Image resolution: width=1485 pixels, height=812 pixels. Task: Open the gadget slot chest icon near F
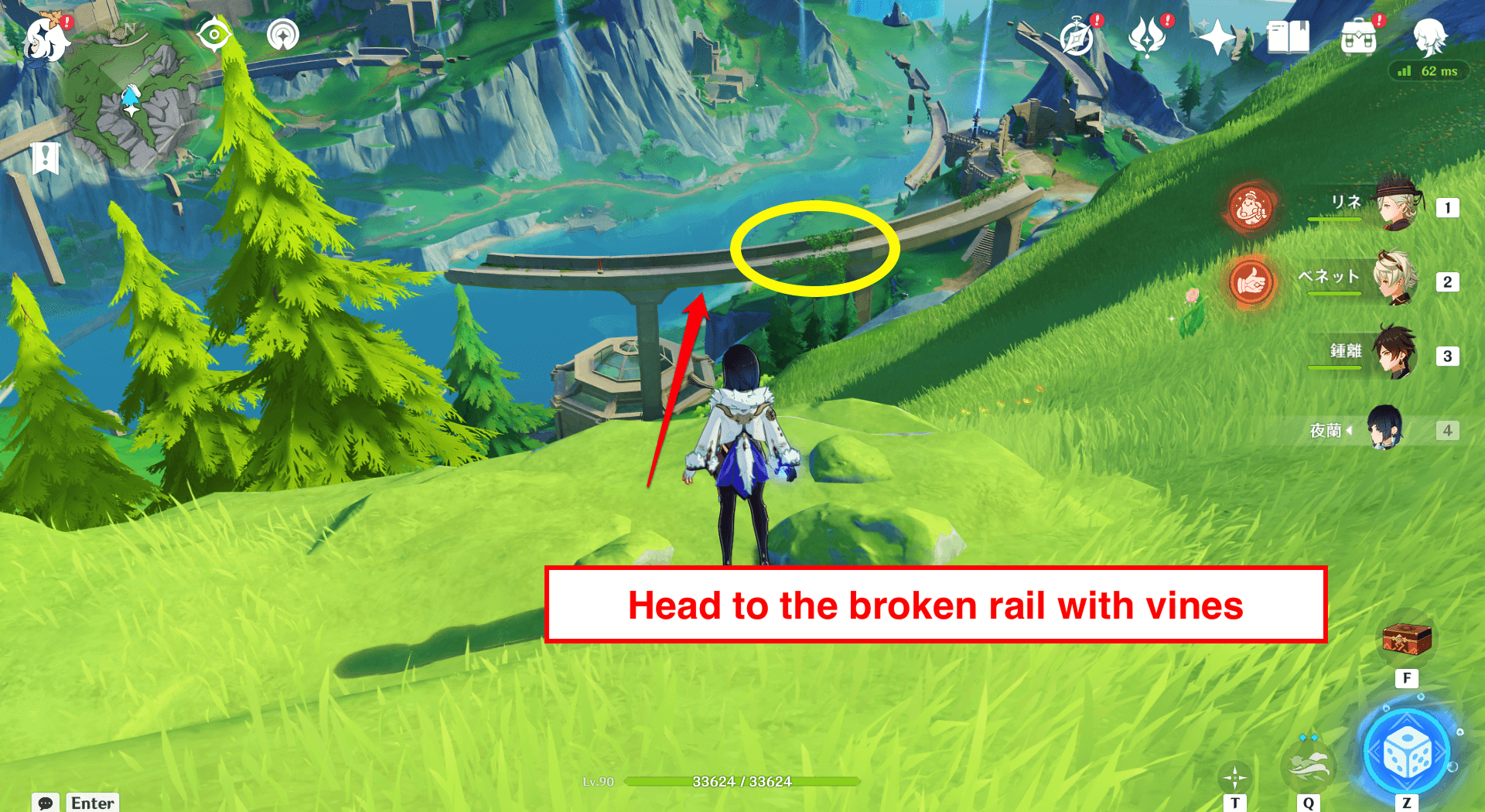tap(1405, 639)
